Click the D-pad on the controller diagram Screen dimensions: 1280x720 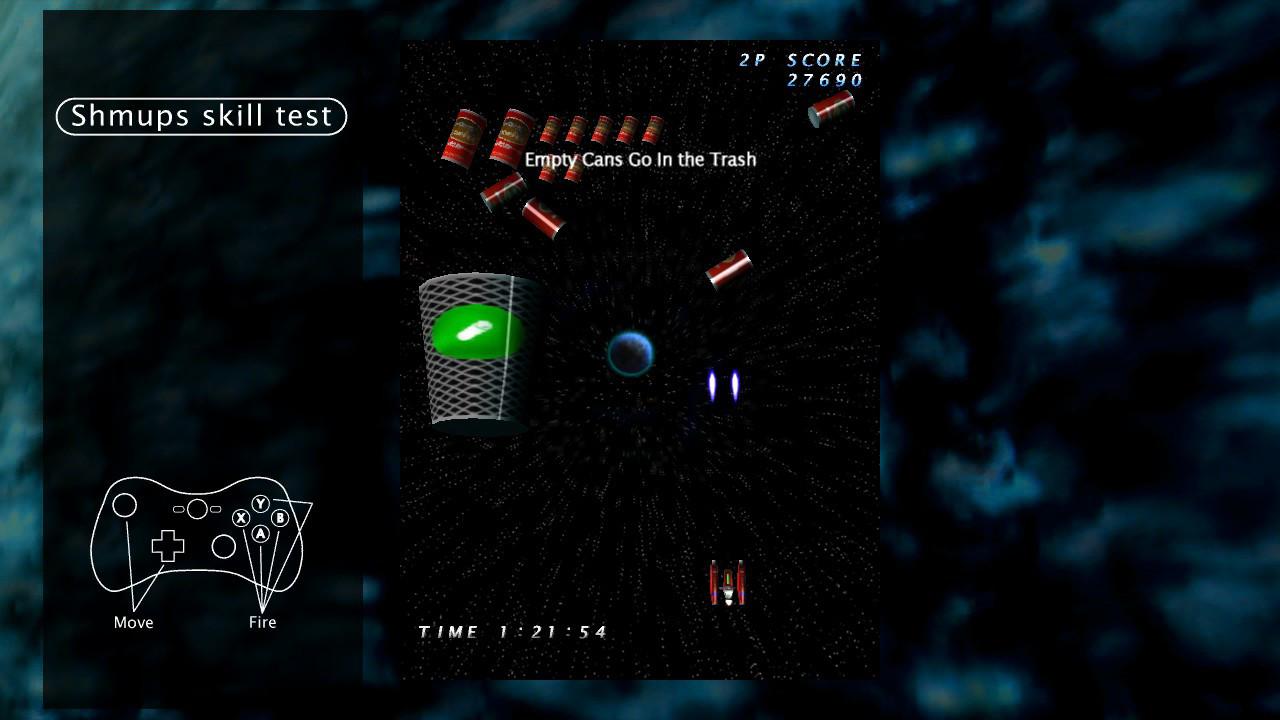[x=167, y=545]
